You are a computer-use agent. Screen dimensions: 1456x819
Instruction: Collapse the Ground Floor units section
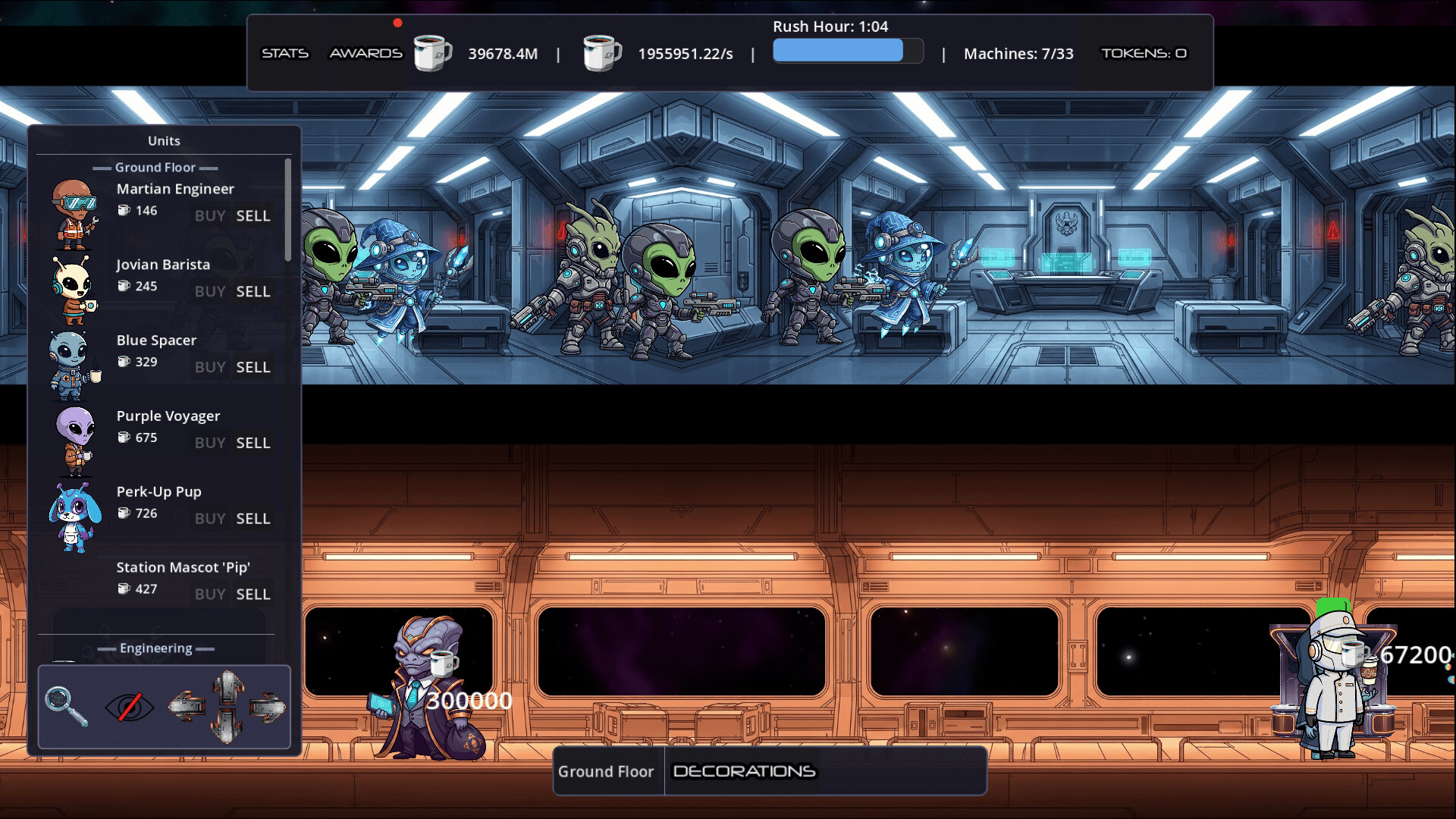click(155, 168)
